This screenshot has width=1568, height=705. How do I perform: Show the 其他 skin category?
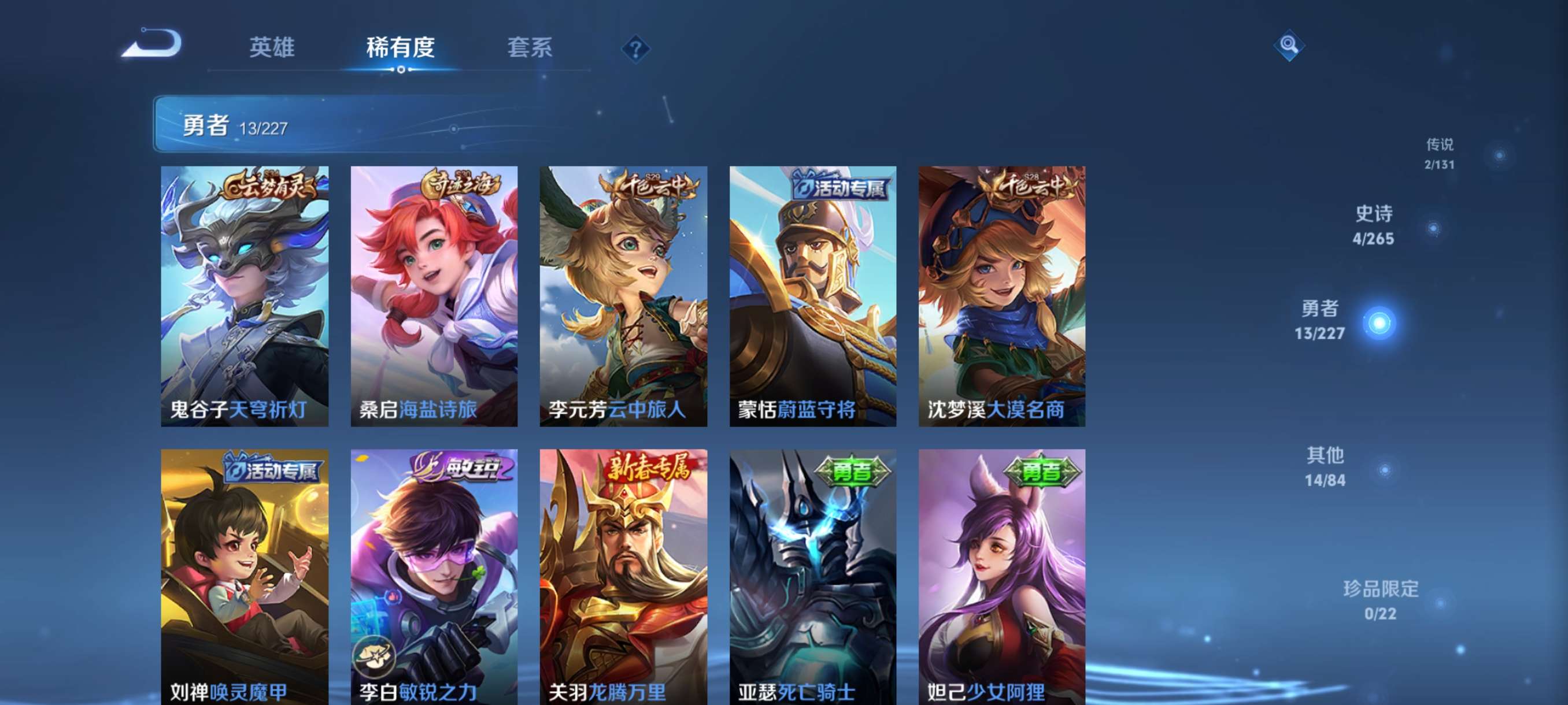click(x=1325, y=466)
